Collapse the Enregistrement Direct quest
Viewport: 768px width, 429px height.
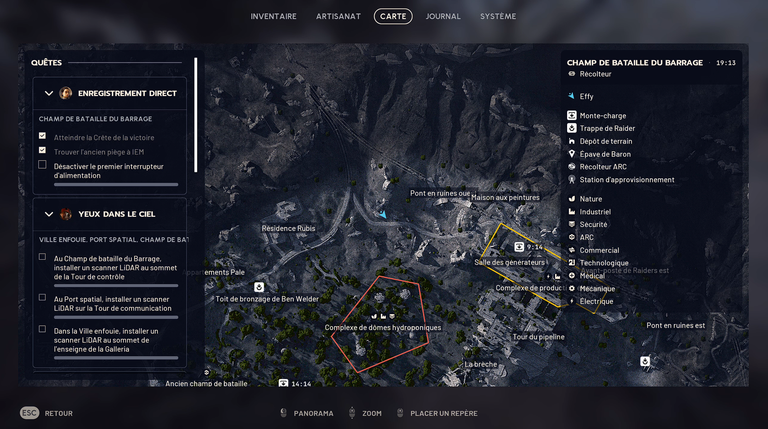point(50,93)
